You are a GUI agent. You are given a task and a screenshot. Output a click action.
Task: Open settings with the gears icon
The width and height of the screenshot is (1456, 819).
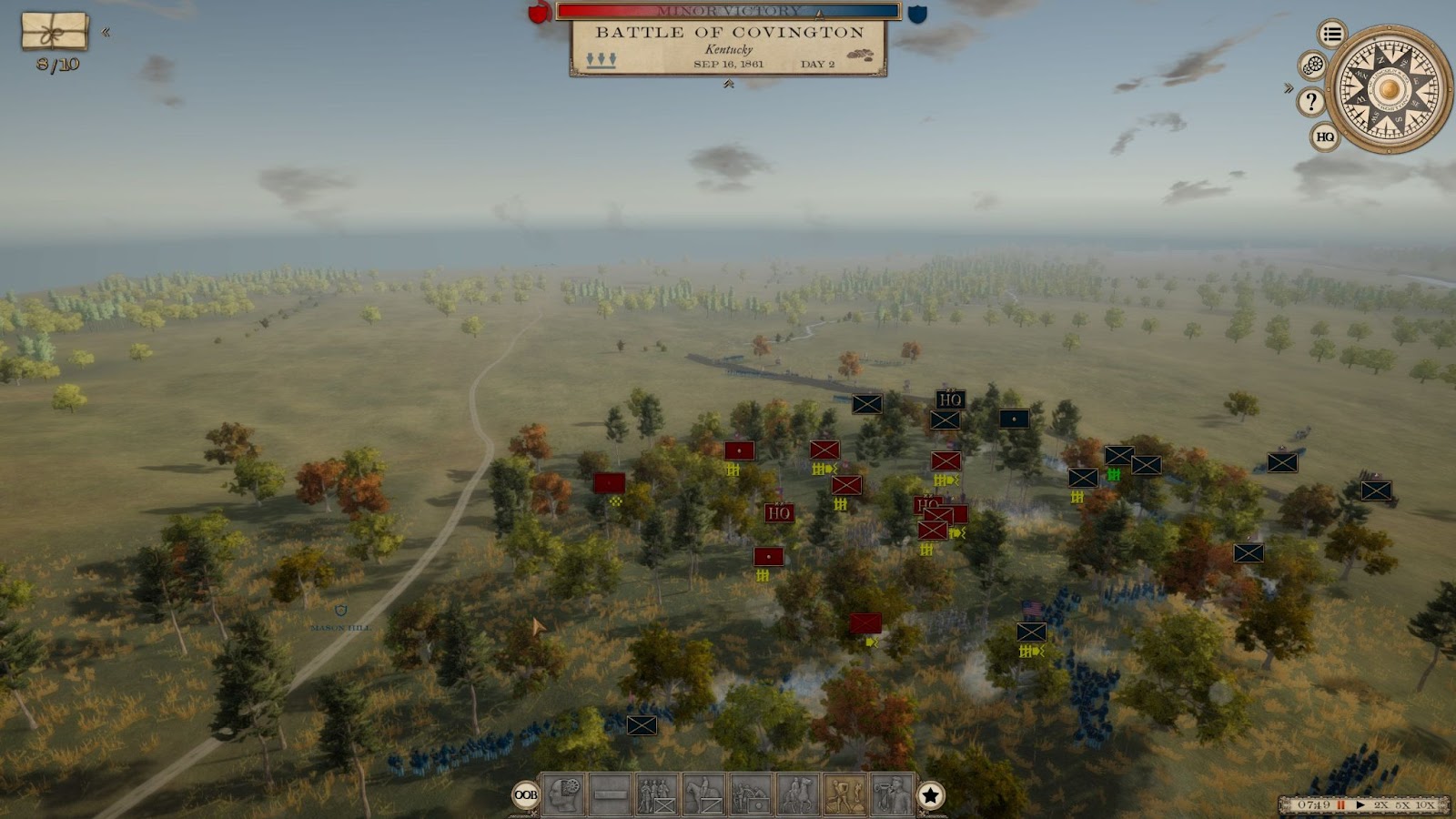coord(1312,66)
